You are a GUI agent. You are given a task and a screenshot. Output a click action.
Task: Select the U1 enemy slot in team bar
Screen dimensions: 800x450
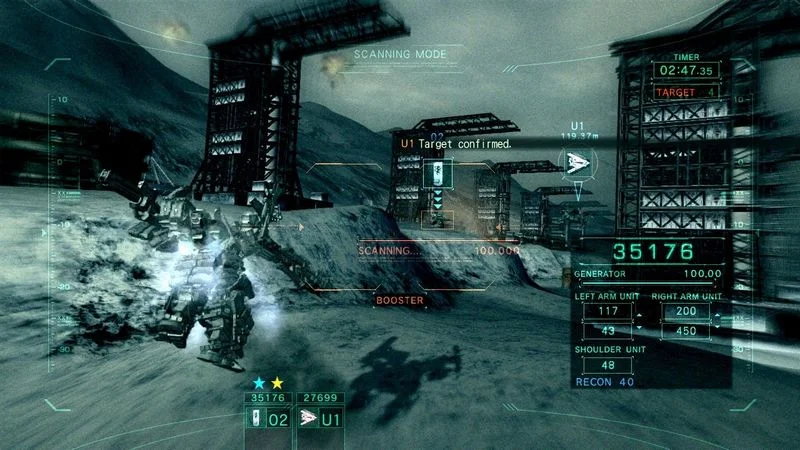(322, 419)
